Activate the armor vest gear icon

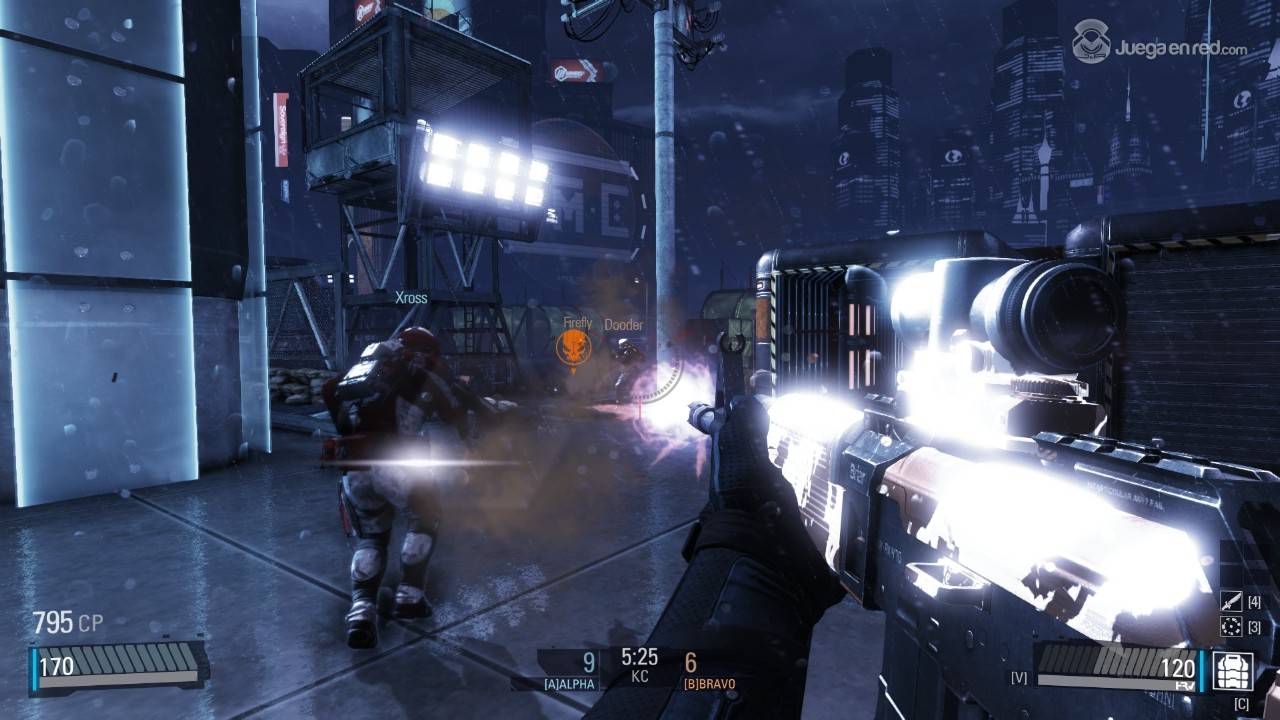(x=1233, y=670)
